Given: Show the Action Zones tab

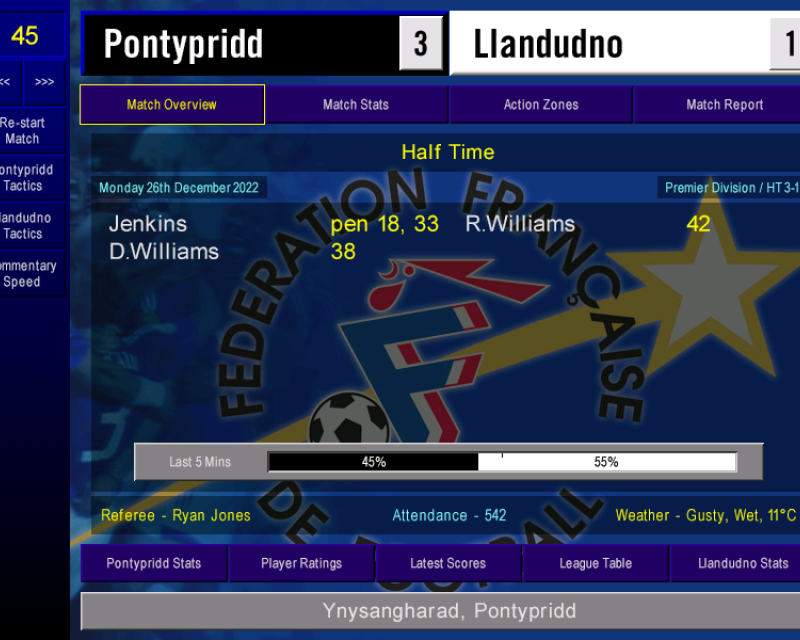Looking at the screenshot, I should coord(541,105).
